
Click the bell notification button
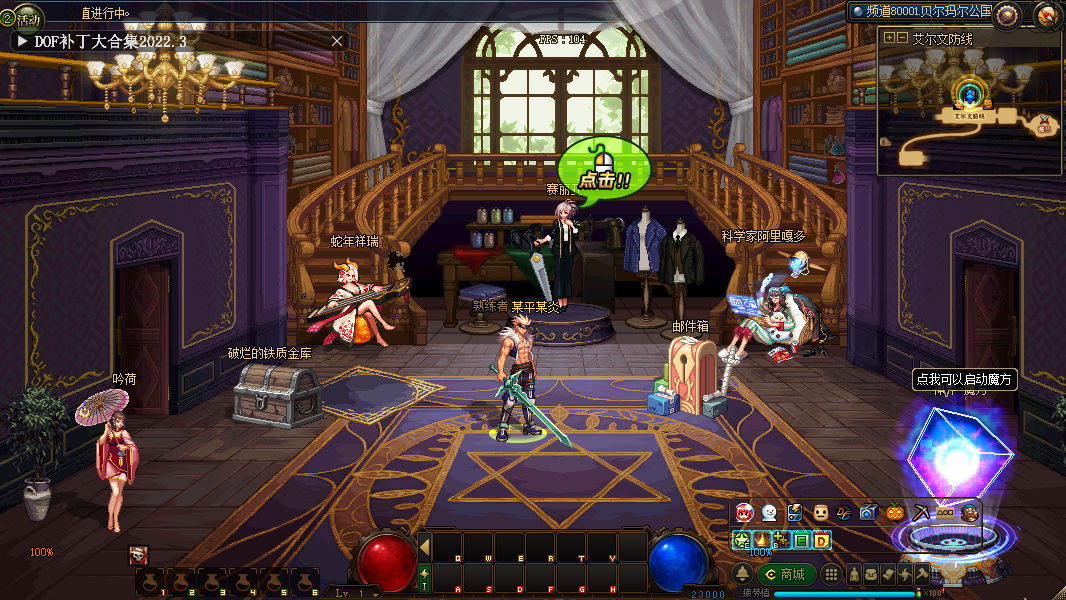pos(742,574)
